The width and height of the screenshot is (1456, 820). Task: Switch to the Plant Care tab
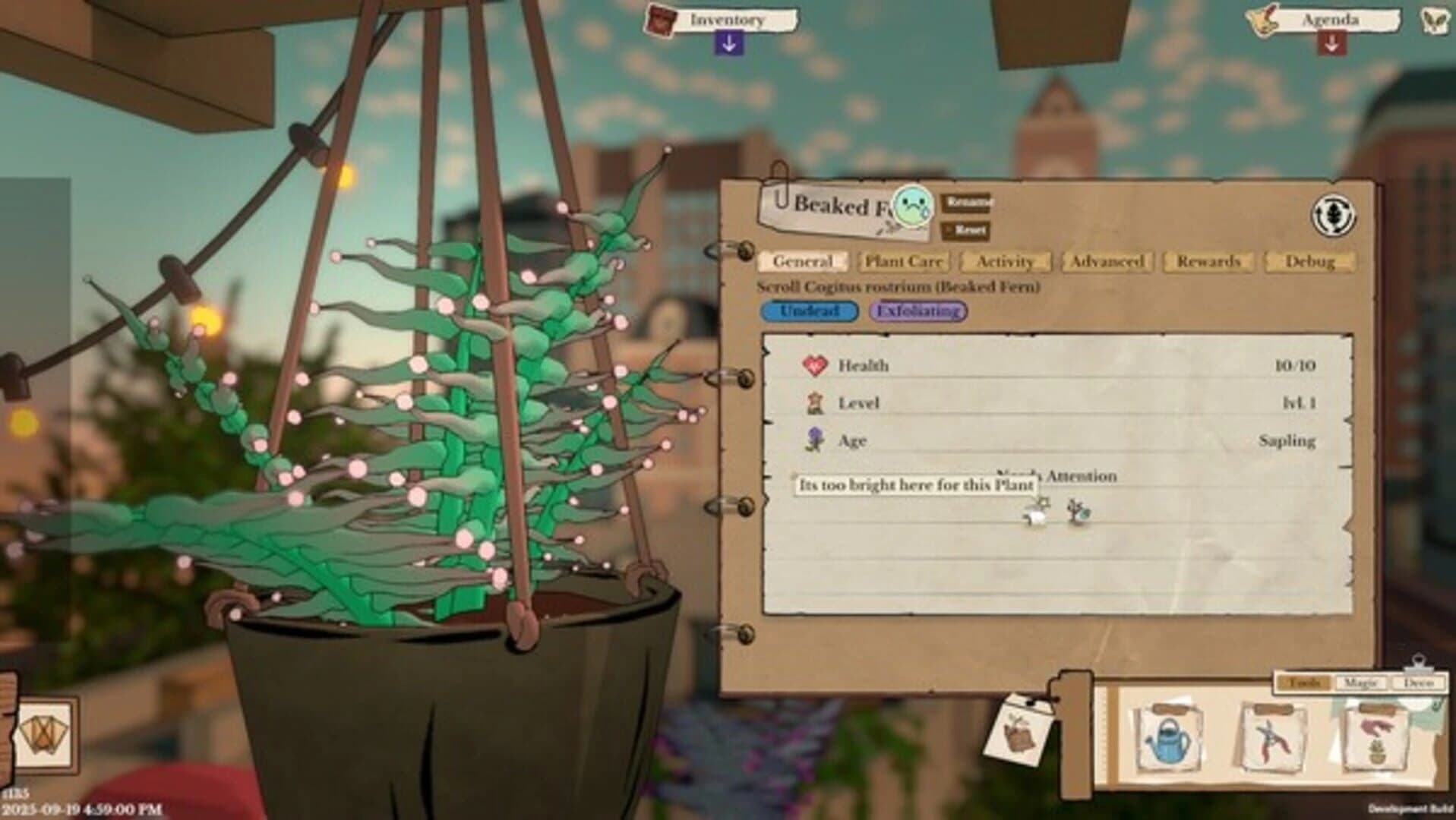903,262
